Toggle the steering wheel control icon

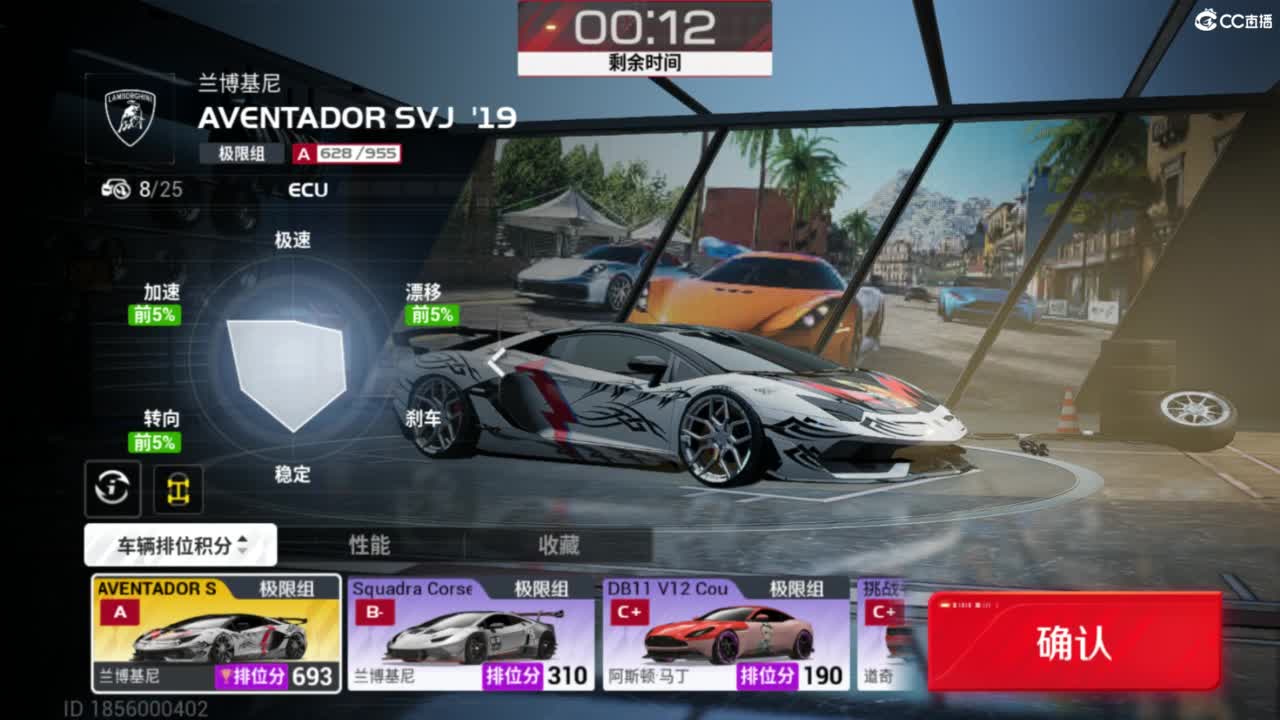tap(113, 489)
